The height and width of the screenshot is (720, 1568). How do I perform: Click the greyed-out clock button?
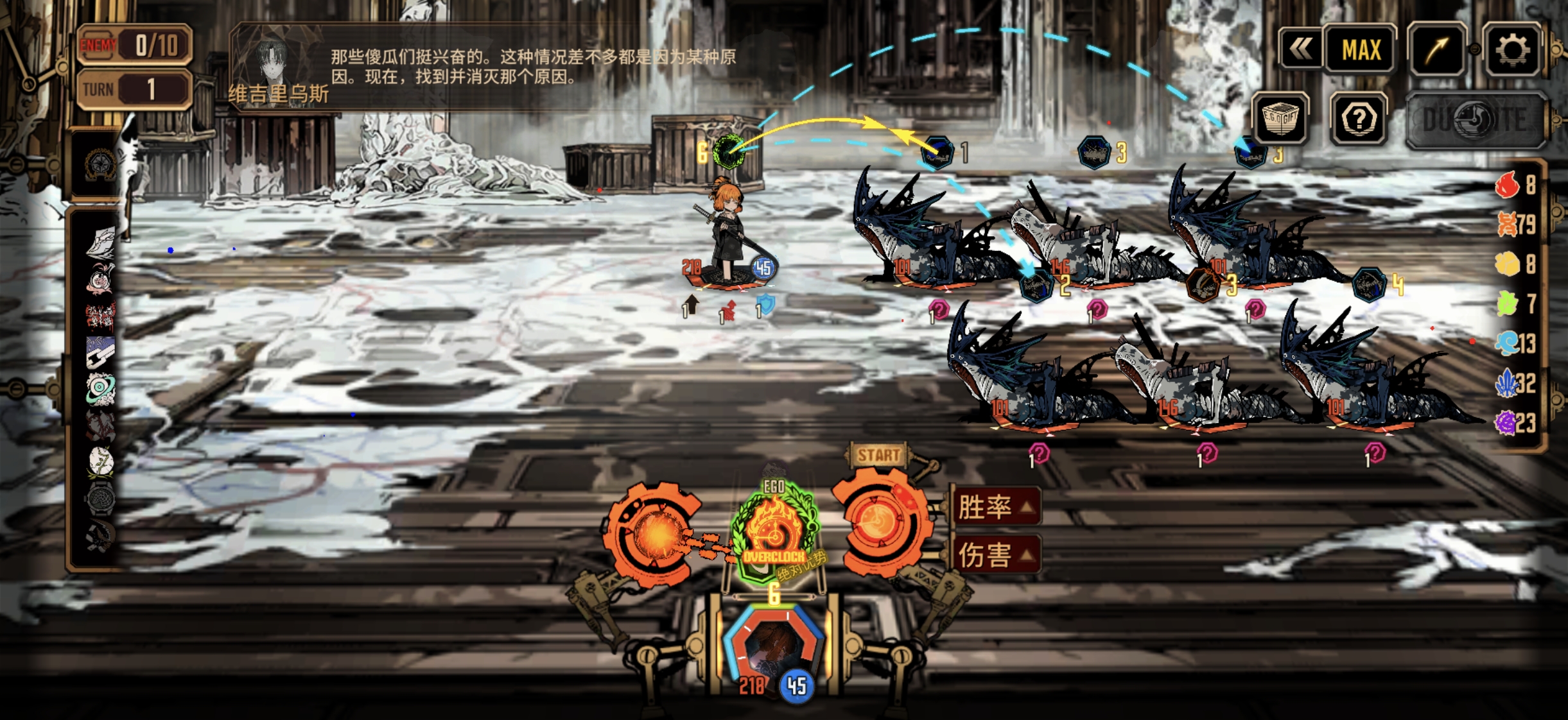pos(1474,120)
